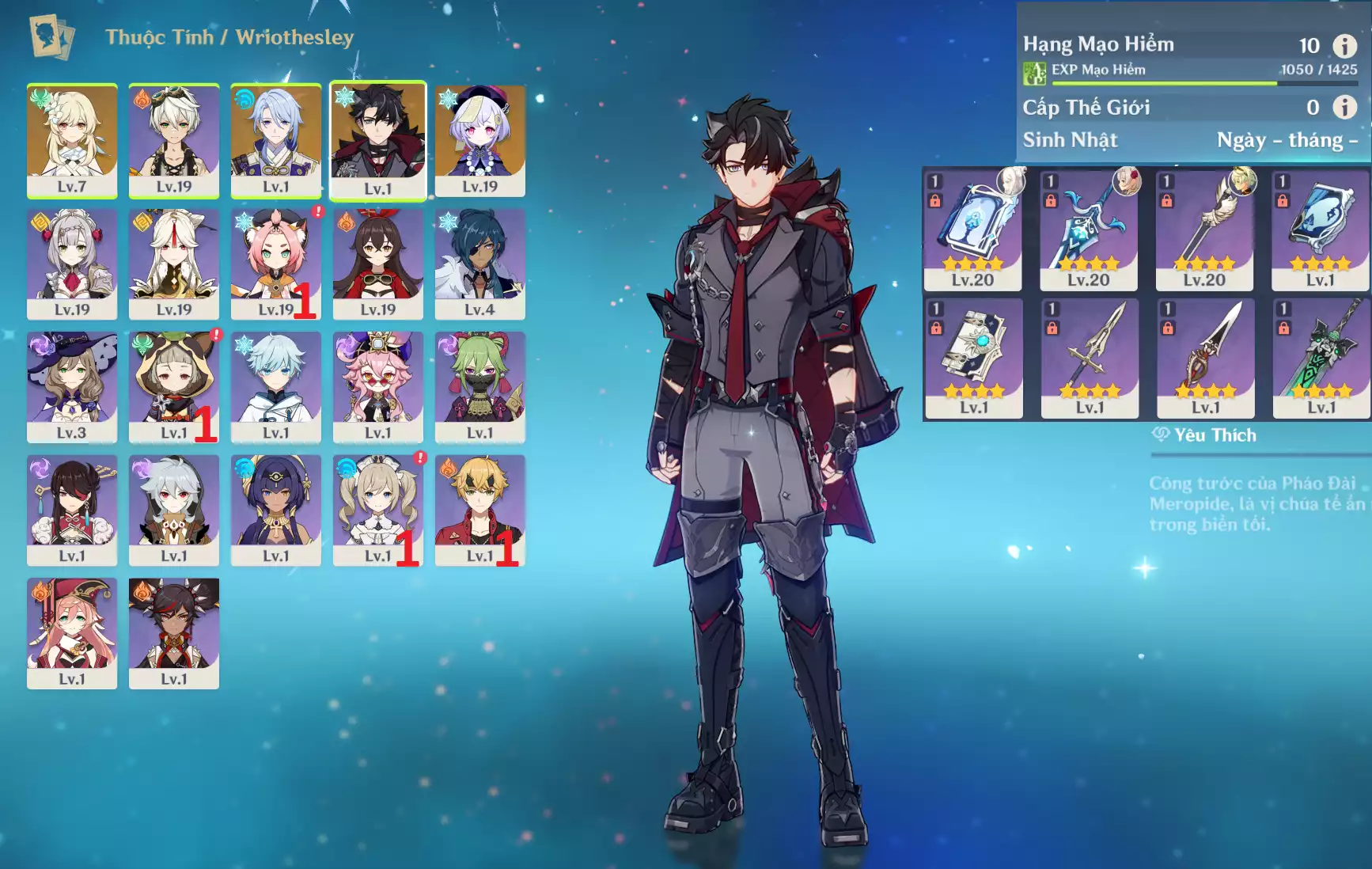Screen dimensions: 1372x869
Task: Show info for Hạng Mạo Hiểm
Action: pyautogui.click(x=1344, y=45)
